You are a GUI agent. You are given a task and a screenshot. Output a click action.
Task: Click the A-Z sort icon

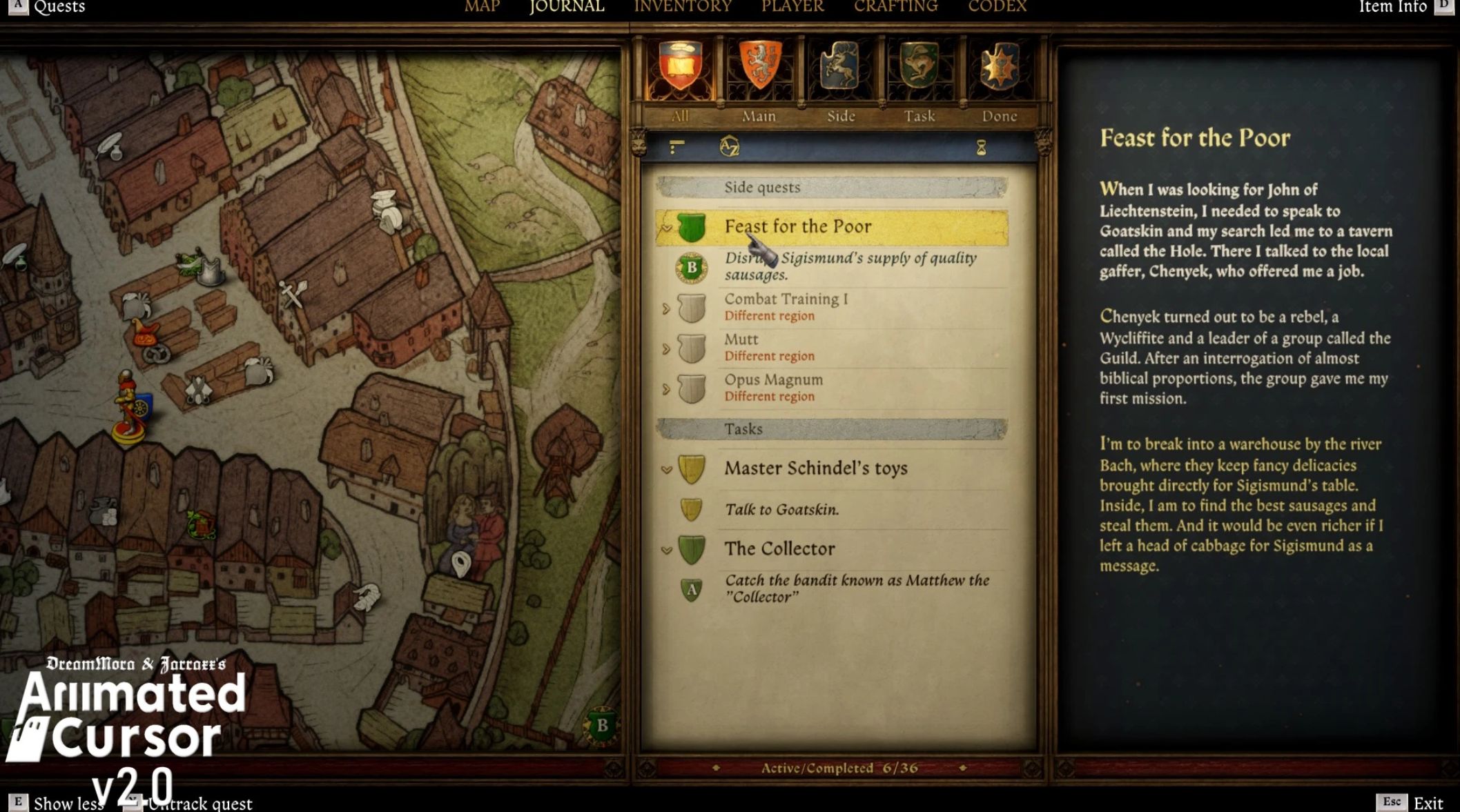tap(729, 147)
